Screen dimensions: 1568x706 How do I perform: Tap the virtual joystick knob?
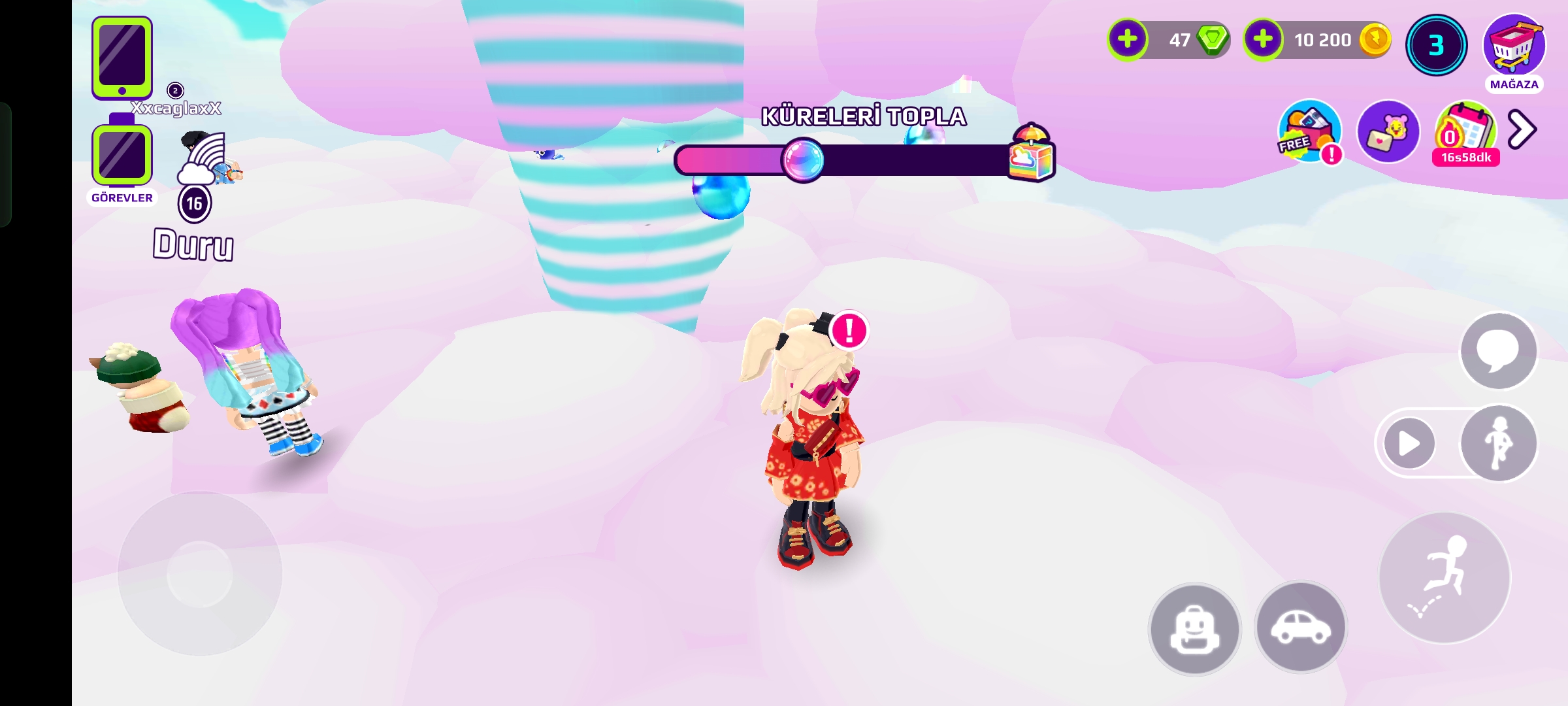pos(200,574)
